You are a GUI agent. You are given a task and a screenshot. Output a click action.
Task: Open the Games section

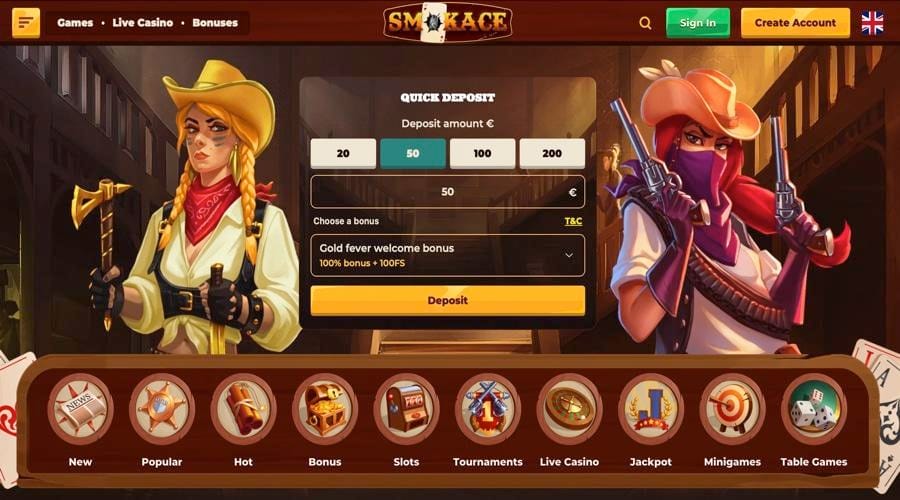click(75, 23)
